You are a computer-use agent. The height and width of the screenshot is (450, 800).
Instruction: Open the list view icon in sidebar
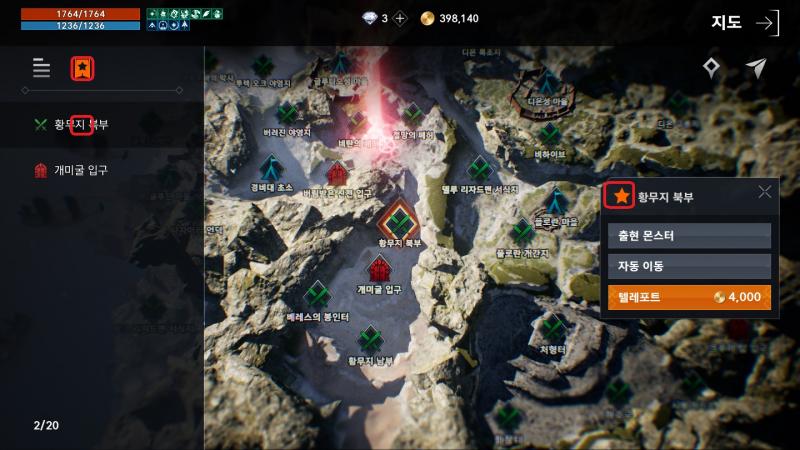(x=41, y=68)
